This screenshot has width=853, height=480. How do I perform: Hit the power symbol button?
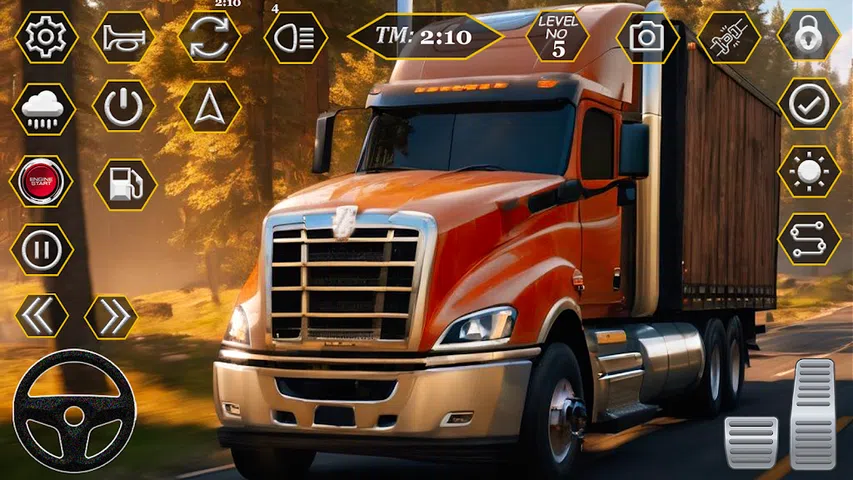coord(124,107)
